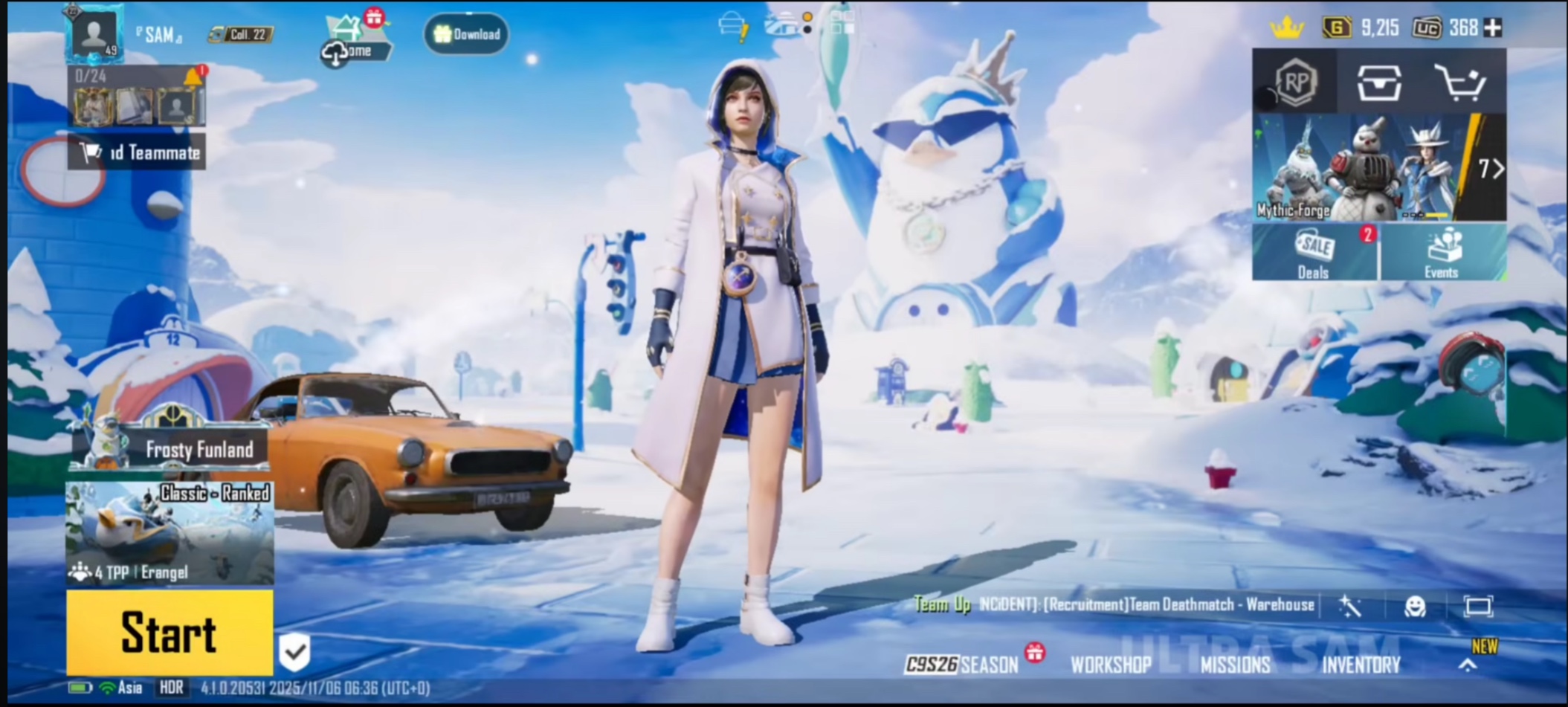Go to the Workshop menu
The height and width of the screenshot is (707, 1568).
[x=1111, y=665]
